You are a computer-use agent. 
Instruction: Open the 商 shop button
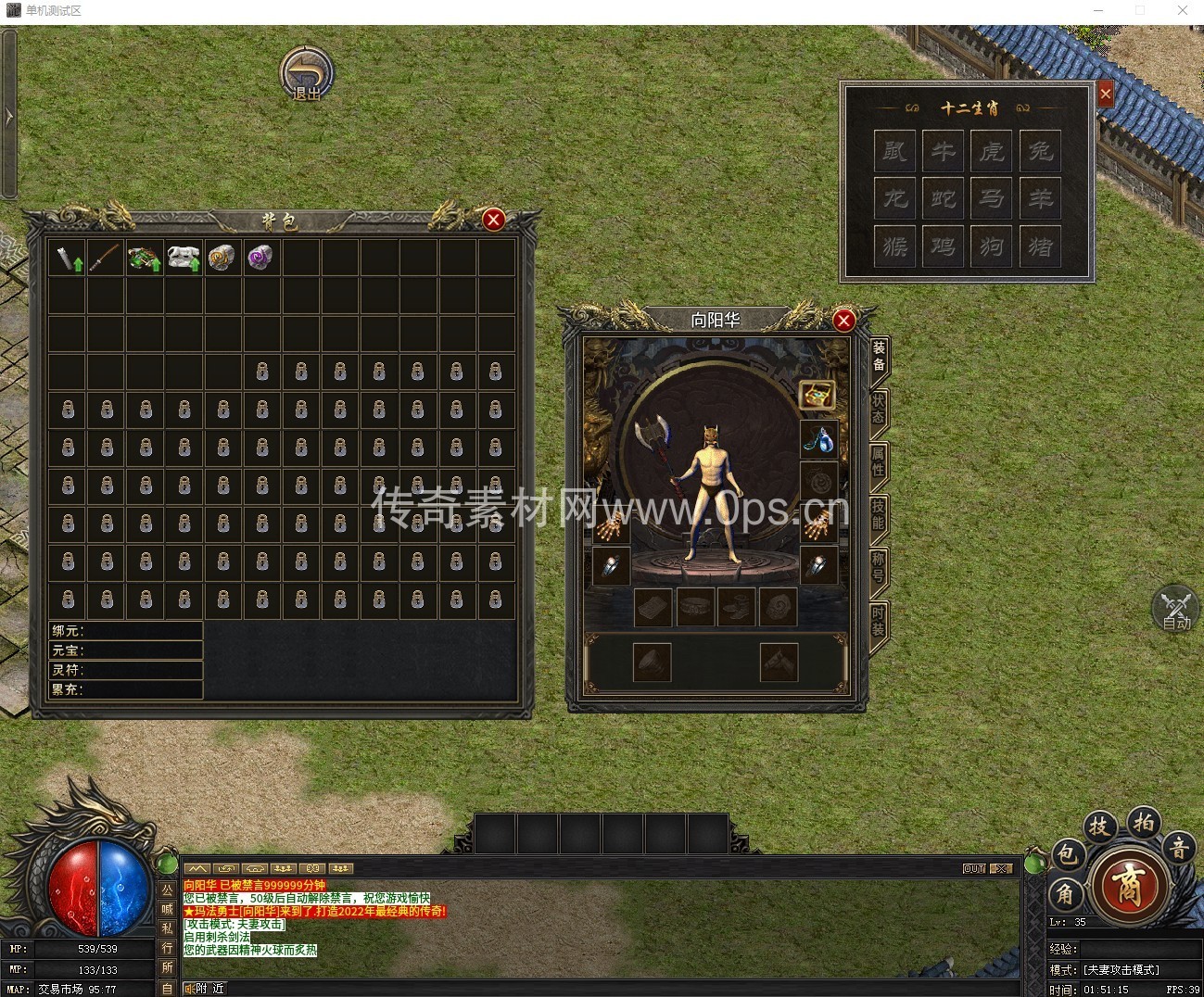[1127, 883]
